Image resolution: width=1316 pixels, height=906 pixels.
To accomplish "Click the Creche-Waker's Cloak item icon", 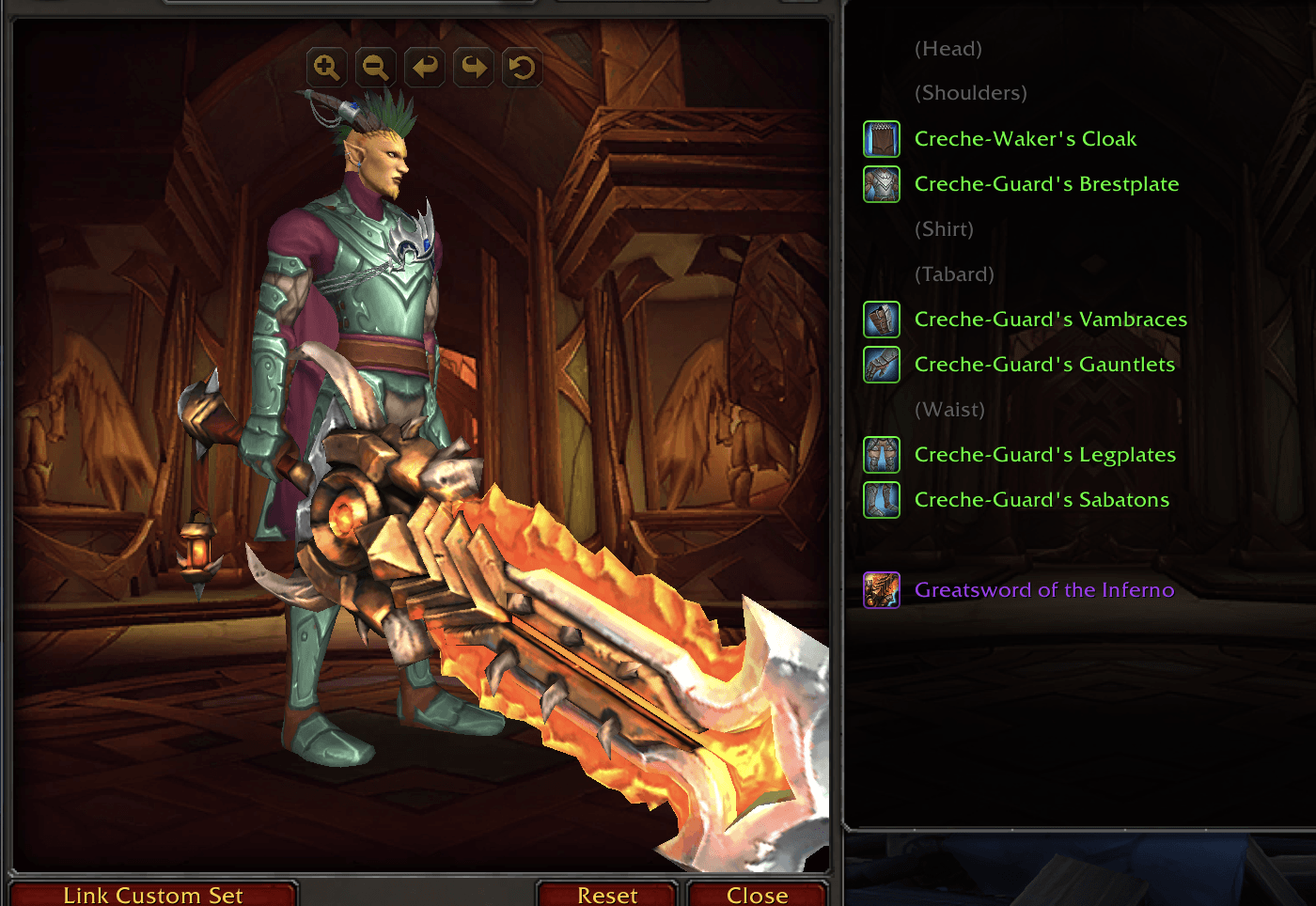I will (881, 138).
